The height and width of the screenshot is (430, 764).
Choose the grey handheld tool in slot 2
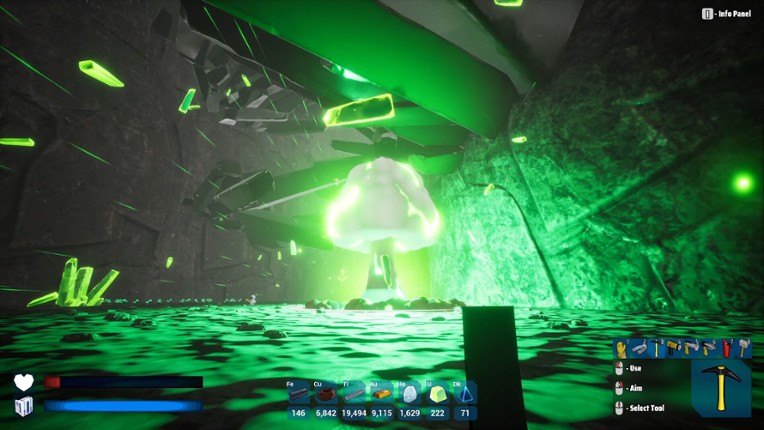(639, 348)
